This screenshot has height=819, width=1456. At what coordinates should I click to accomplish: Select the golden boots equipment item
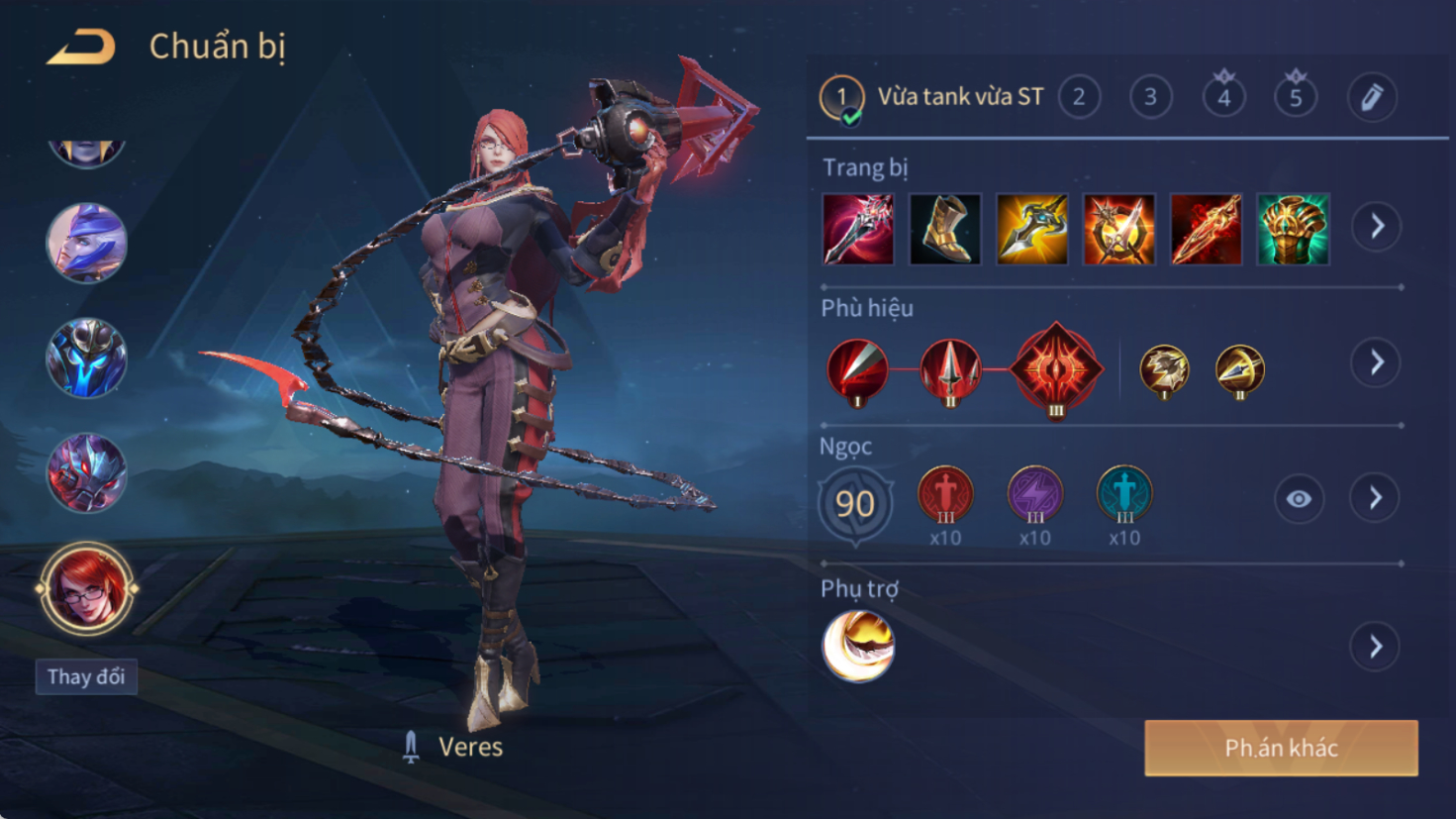945,230
